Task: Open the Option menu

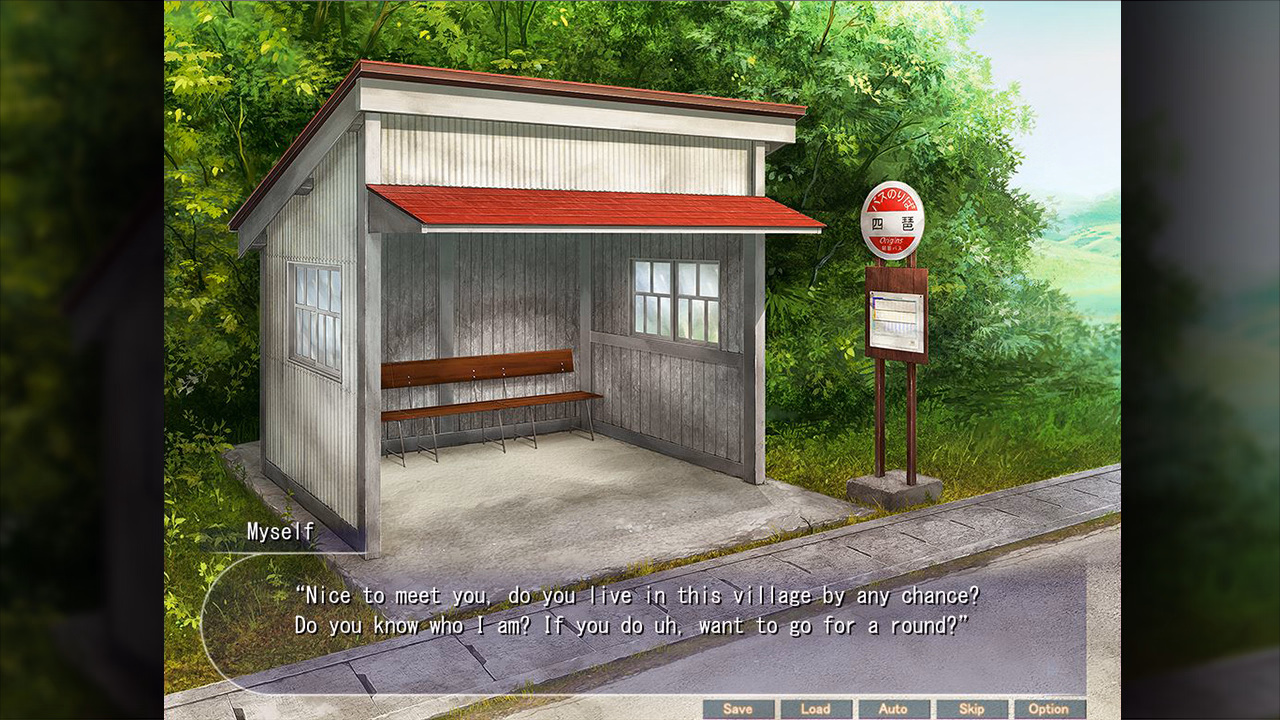Action: pyautogui.click(x=1051, y=709)
